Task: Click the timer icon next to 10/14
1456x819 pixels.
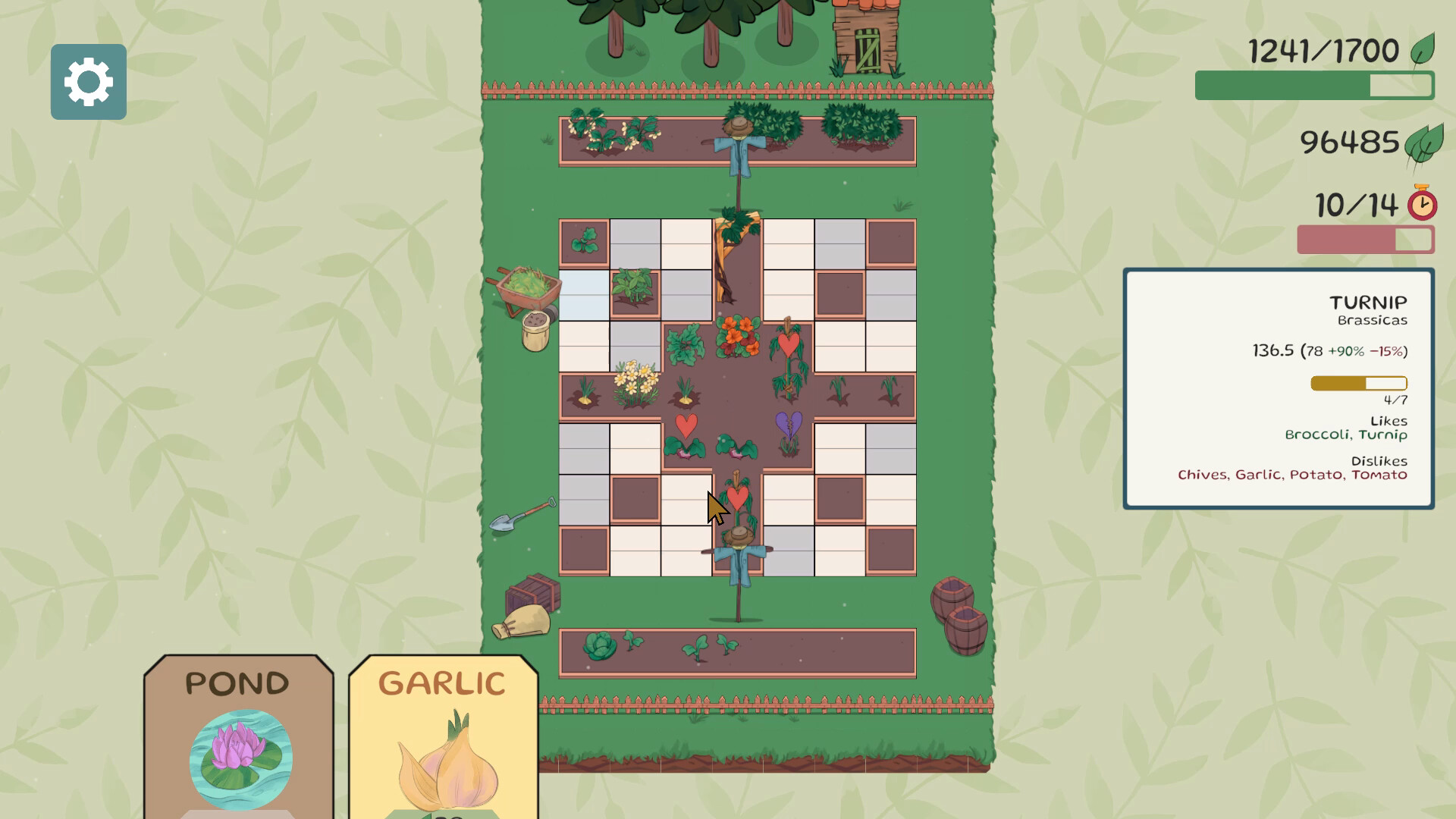Action: pos(1421,205)
